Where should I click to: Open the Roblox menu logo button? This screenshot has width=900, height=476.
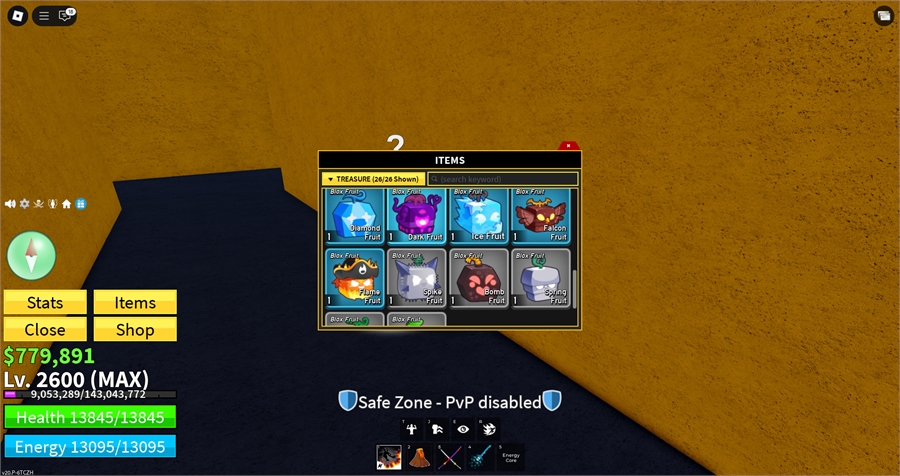point(16,15)
